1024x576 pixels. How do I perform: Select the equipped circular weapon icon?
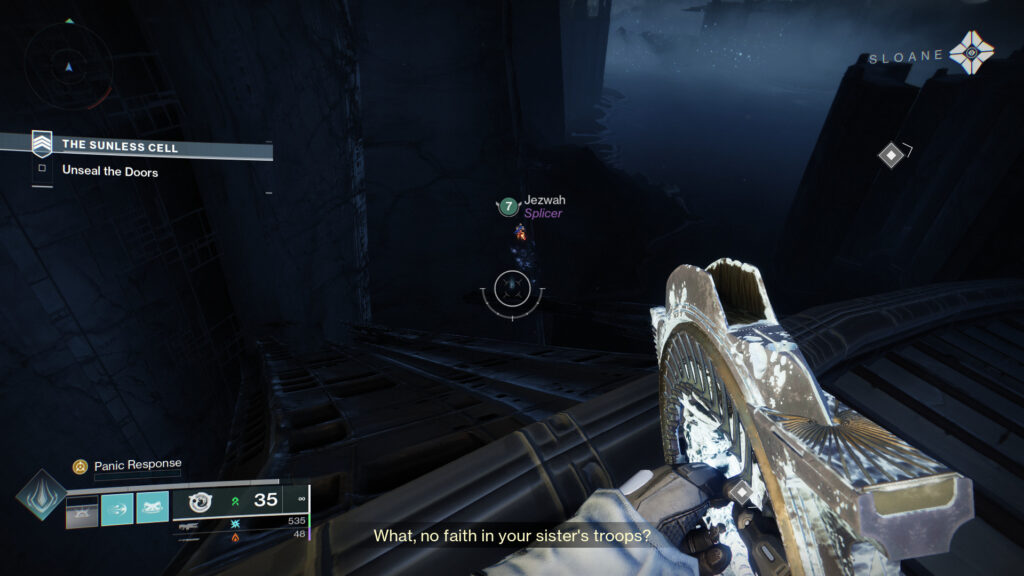200,500
